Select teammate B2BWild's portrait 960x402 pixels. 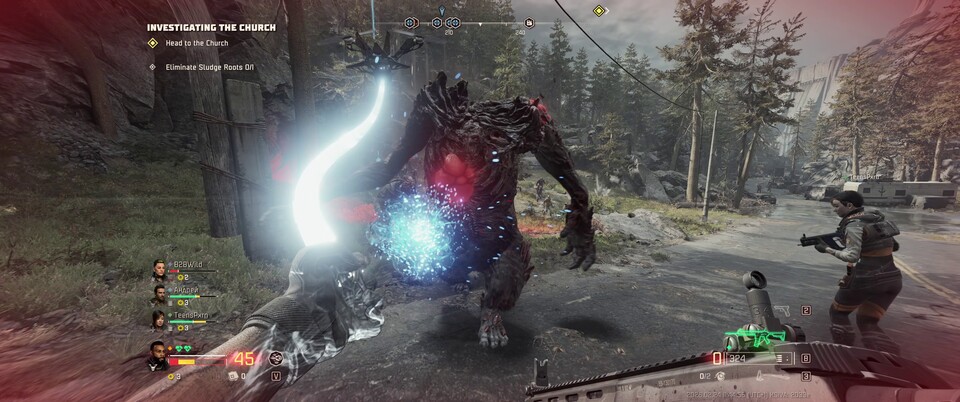[x=159, y=270]
